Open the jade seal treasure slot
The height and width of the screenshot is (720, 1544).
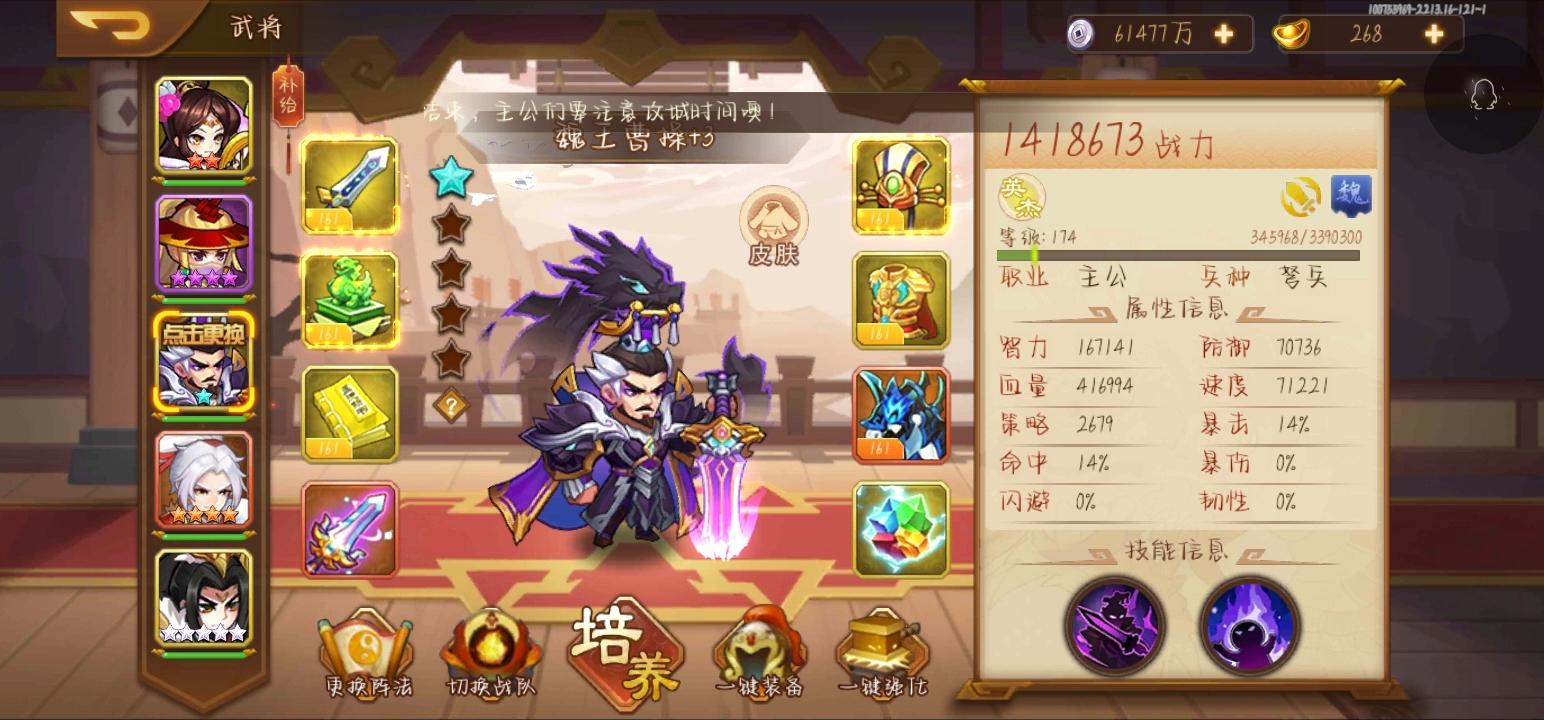point(349,300)
